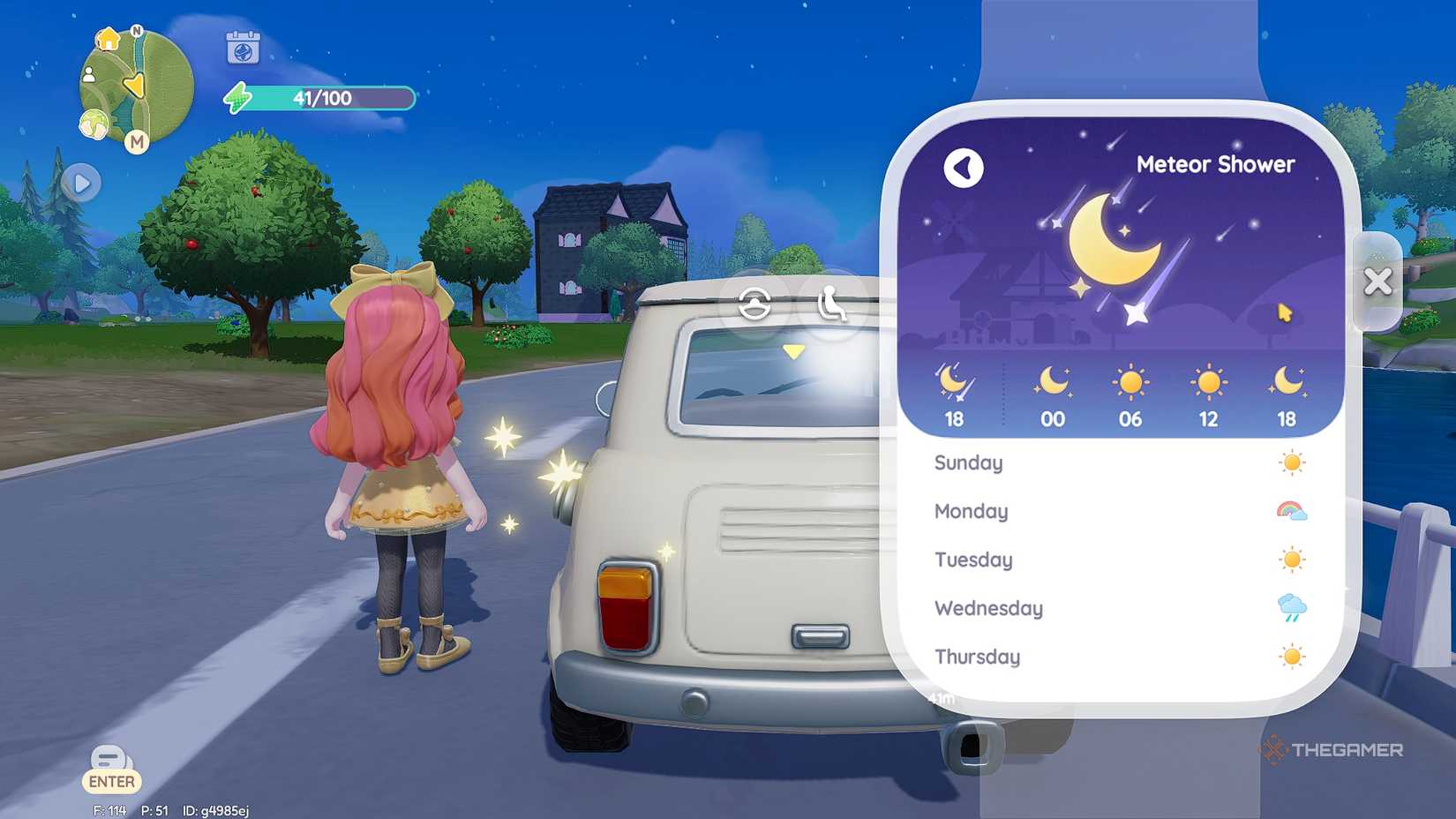Viewport: 1456px width, 819px height.
Task: Tap the back chevron in the Meteor Shower panel
Action: point(964,168)
